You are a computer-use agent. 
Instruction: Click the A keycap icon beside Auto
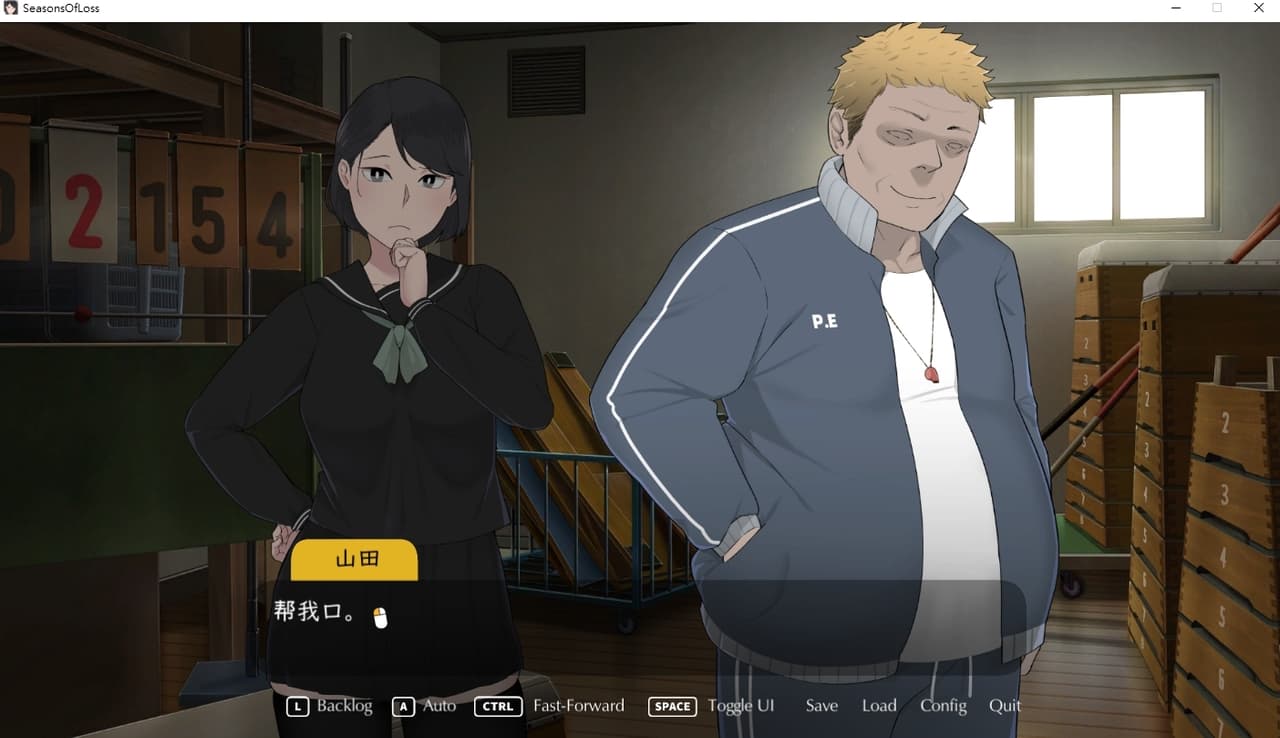[403, 706]
